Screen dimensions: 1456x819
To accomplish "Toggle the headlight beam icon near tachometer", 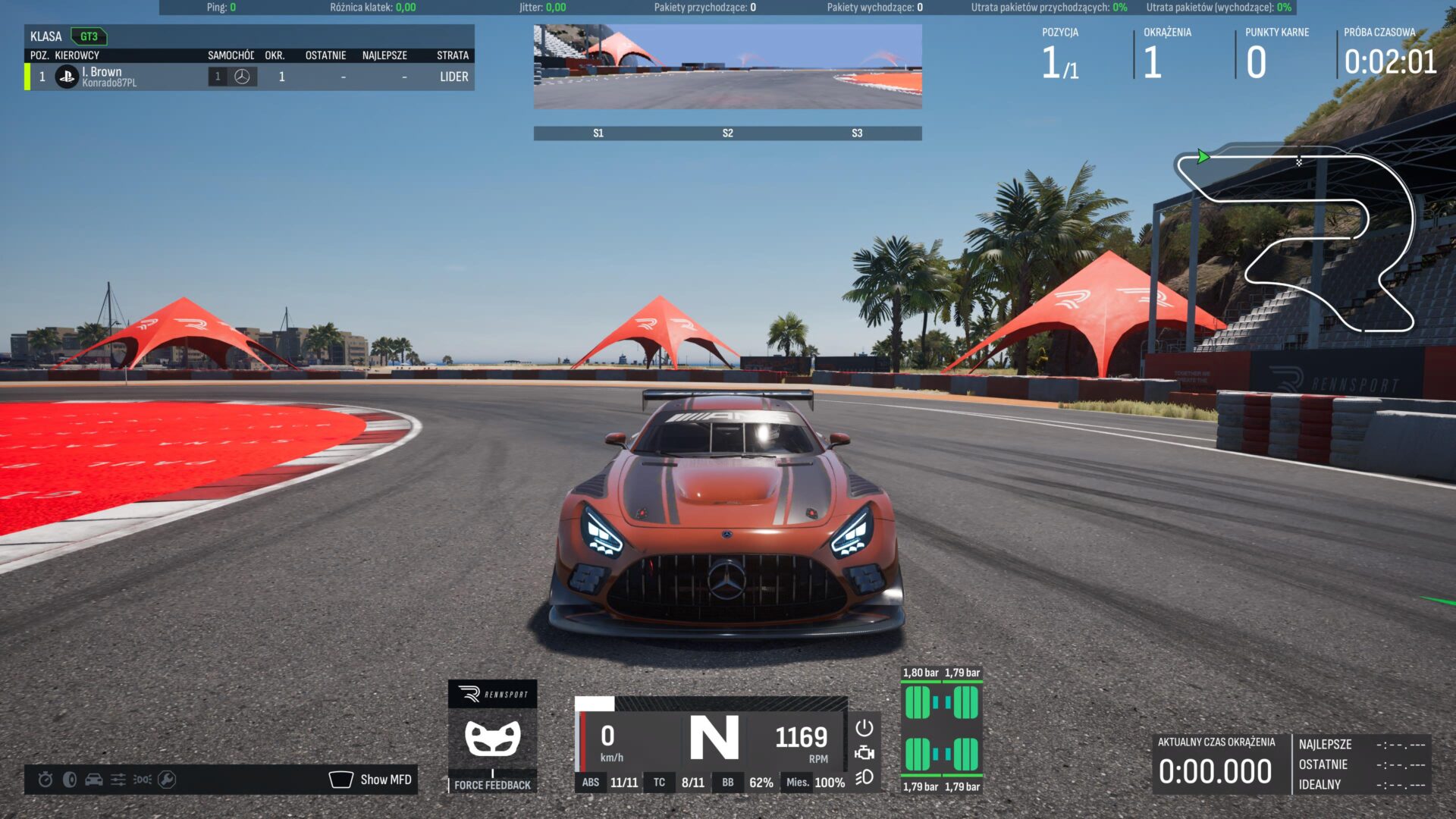I will click(x=864, y=777).
